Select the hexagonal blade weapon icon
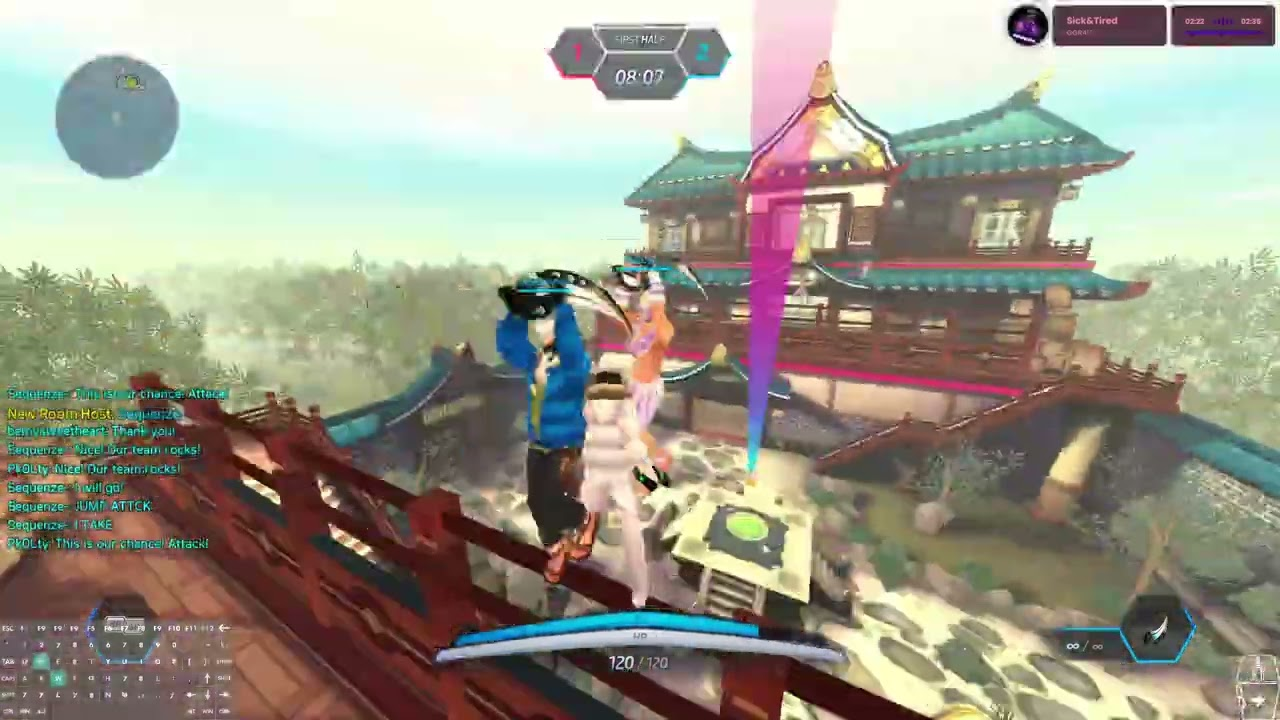The image size is (1280, 720). pyautogui.click(x=1159, y=632)
